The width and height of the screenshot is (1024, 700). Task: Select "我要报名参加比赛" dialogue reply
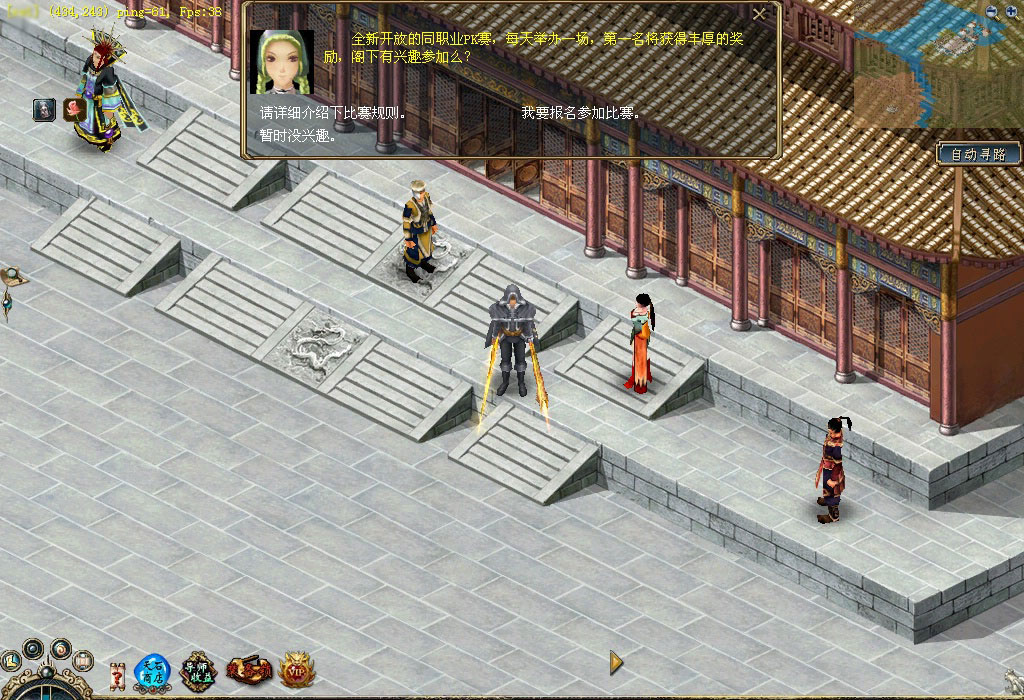[580, 113]
